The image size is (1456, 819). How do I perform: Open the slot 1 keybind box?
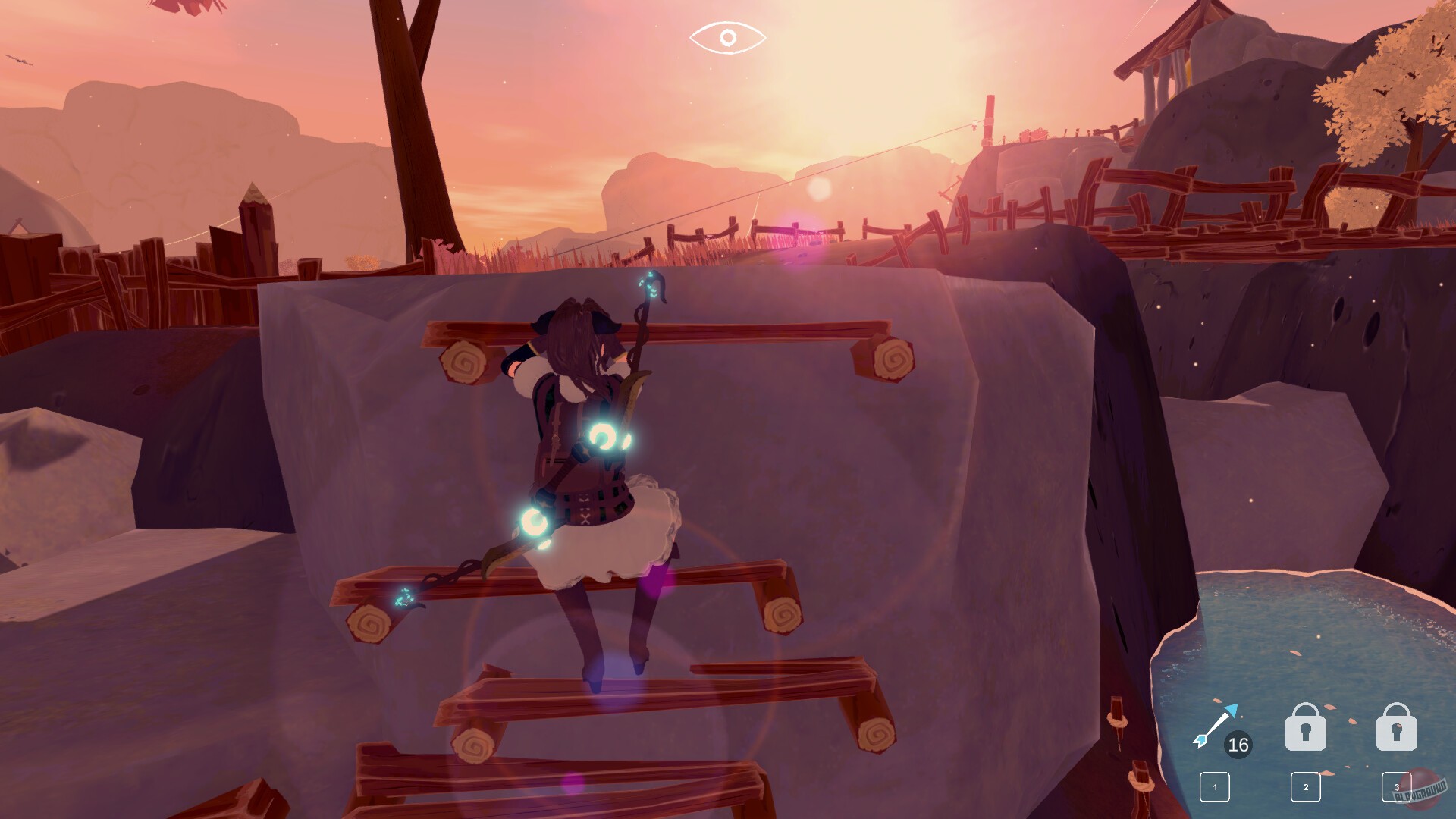[x=1214, y=787]
